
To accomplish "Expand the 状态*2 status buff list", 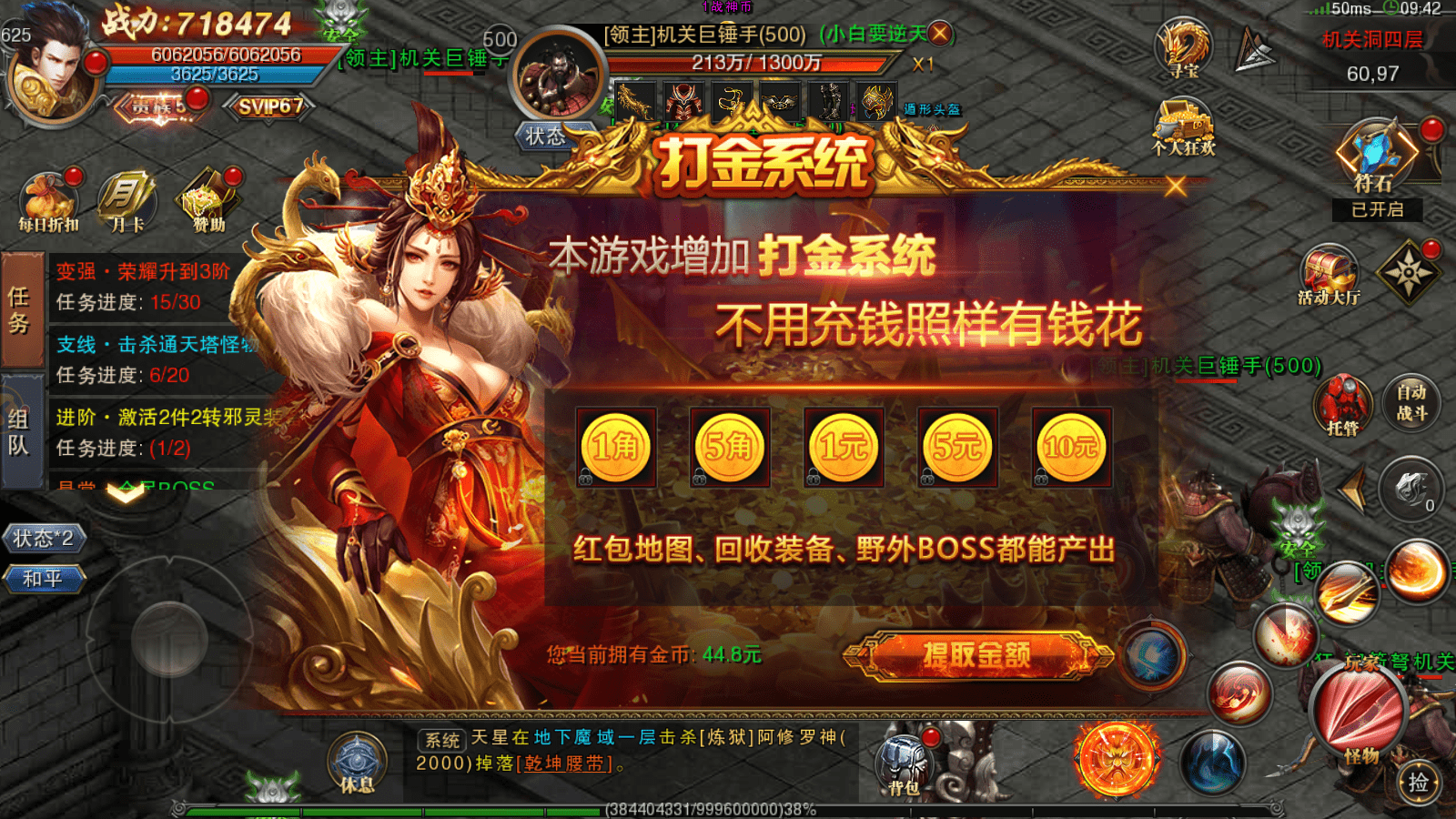I will (43, 539).
